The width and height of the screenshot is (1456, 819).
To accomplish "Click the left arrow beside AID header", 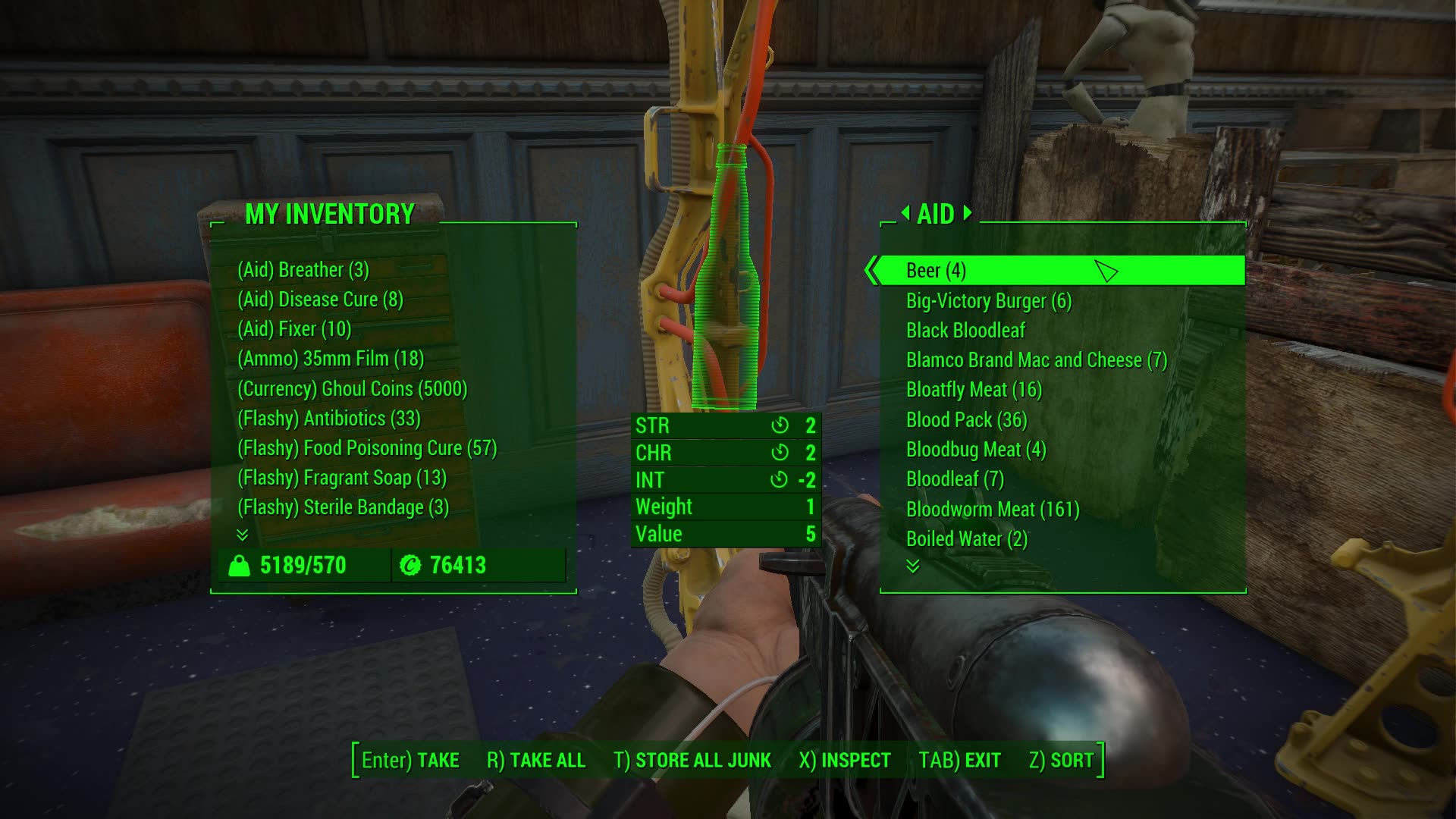I will point(908,214).
